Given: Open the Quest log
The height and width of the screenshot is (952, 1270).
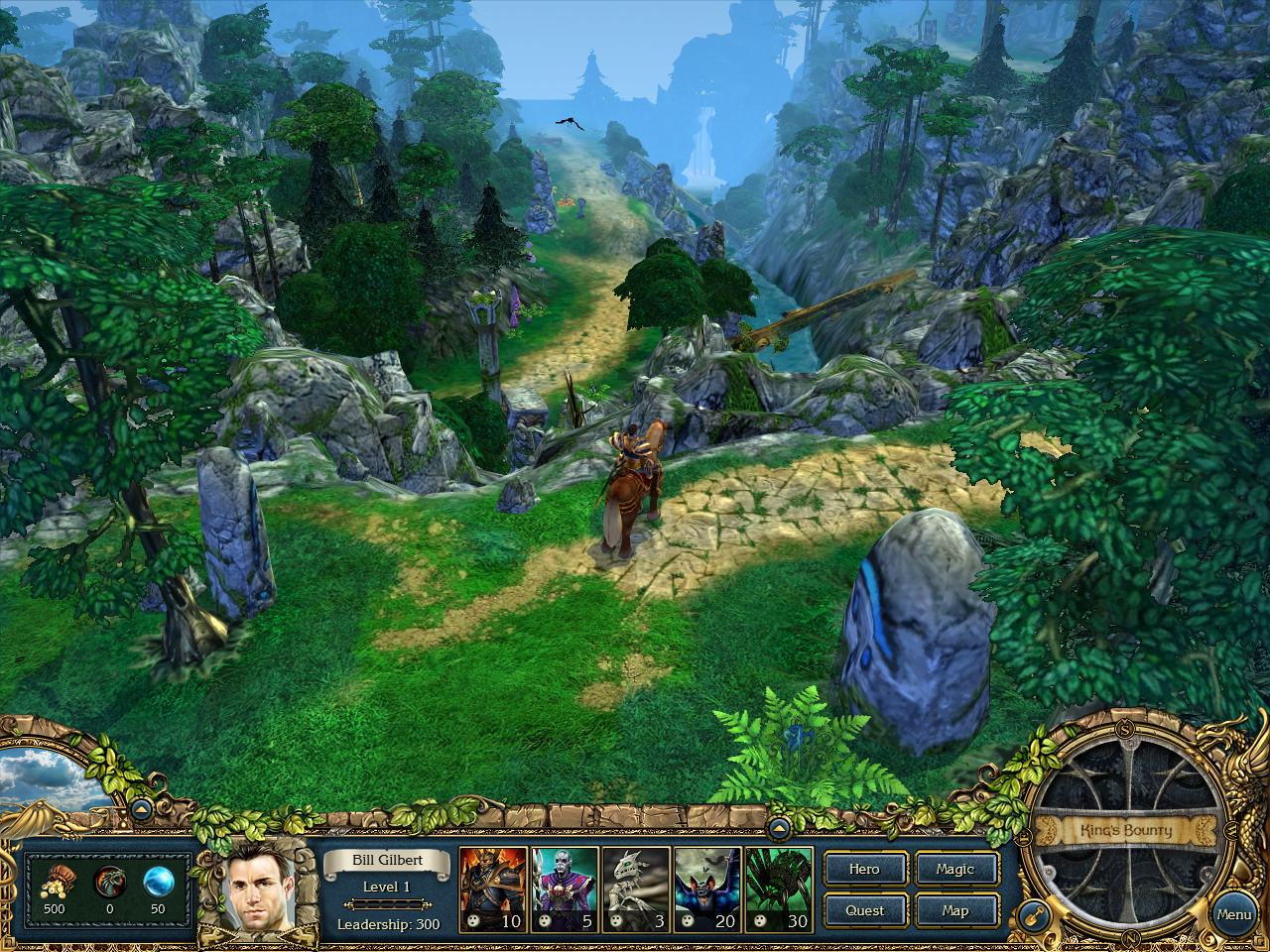Looking at the screenshot, I should 864,910.
